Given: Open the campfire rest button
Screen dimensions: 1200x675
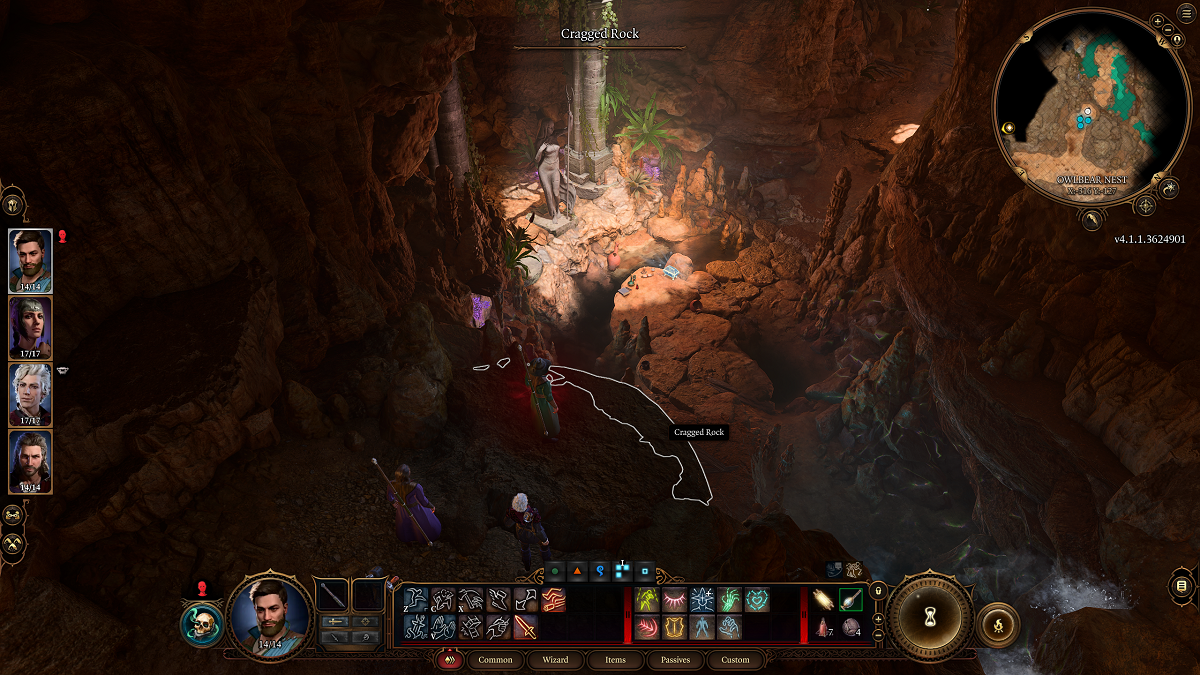Looking at the screenshot, I should [x=996, y=622].
